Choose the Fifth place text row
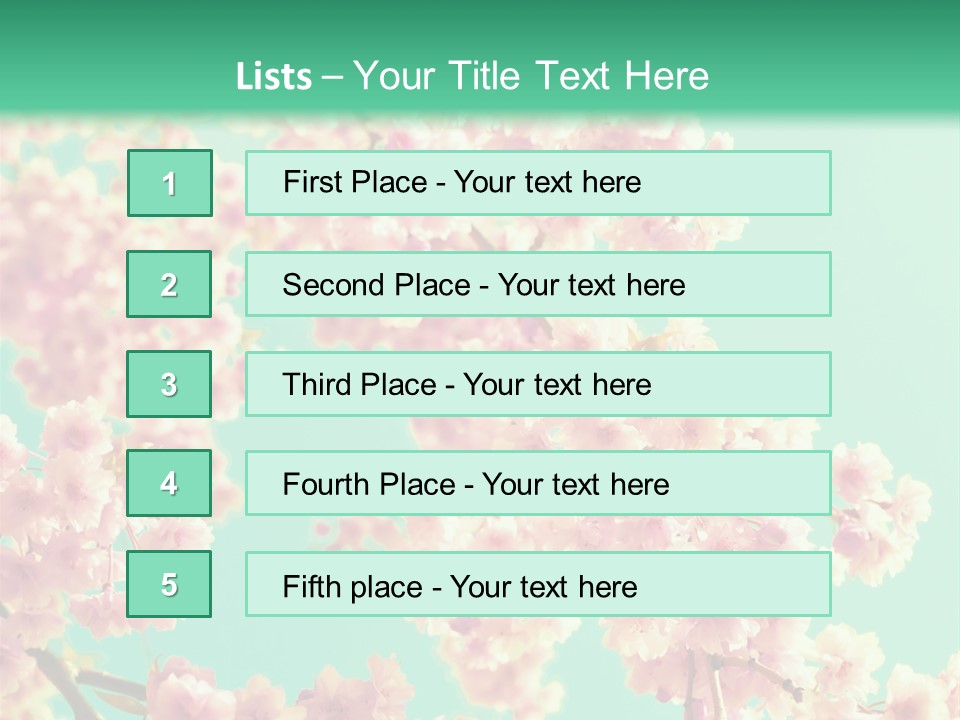Screen dimensions: 960x720 pyautogui.click(x=538, y=585)
